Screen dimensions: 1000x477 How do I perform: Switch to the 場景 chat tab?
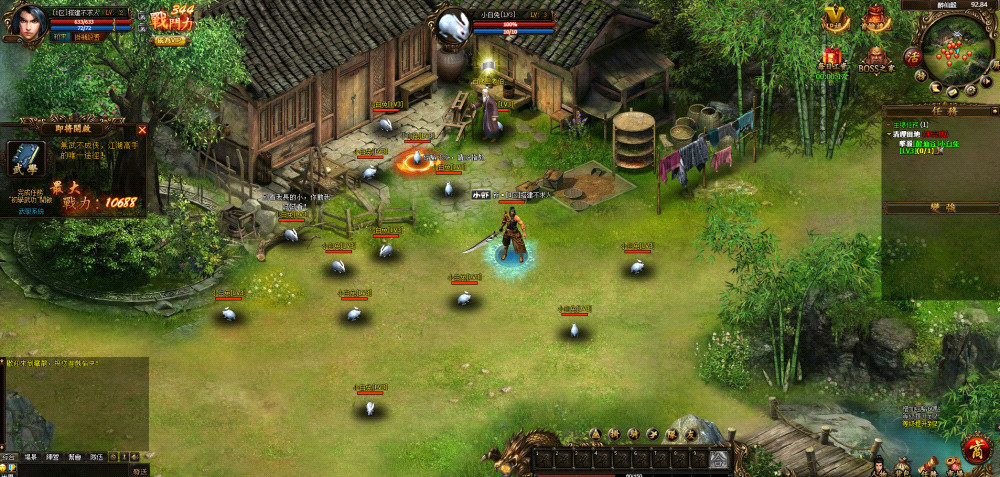[30, 457]
